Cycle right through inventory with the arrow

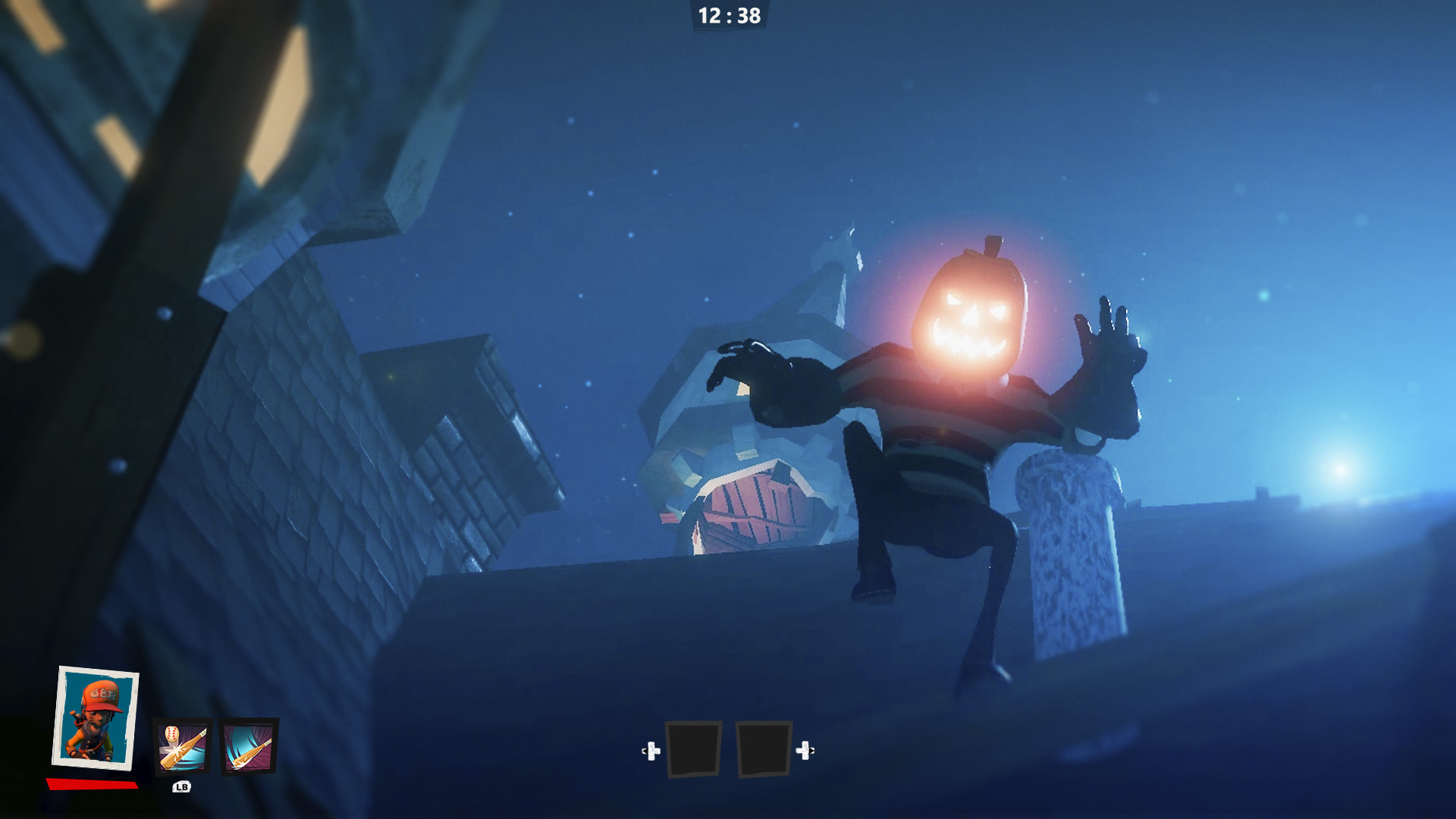[806, 751]
